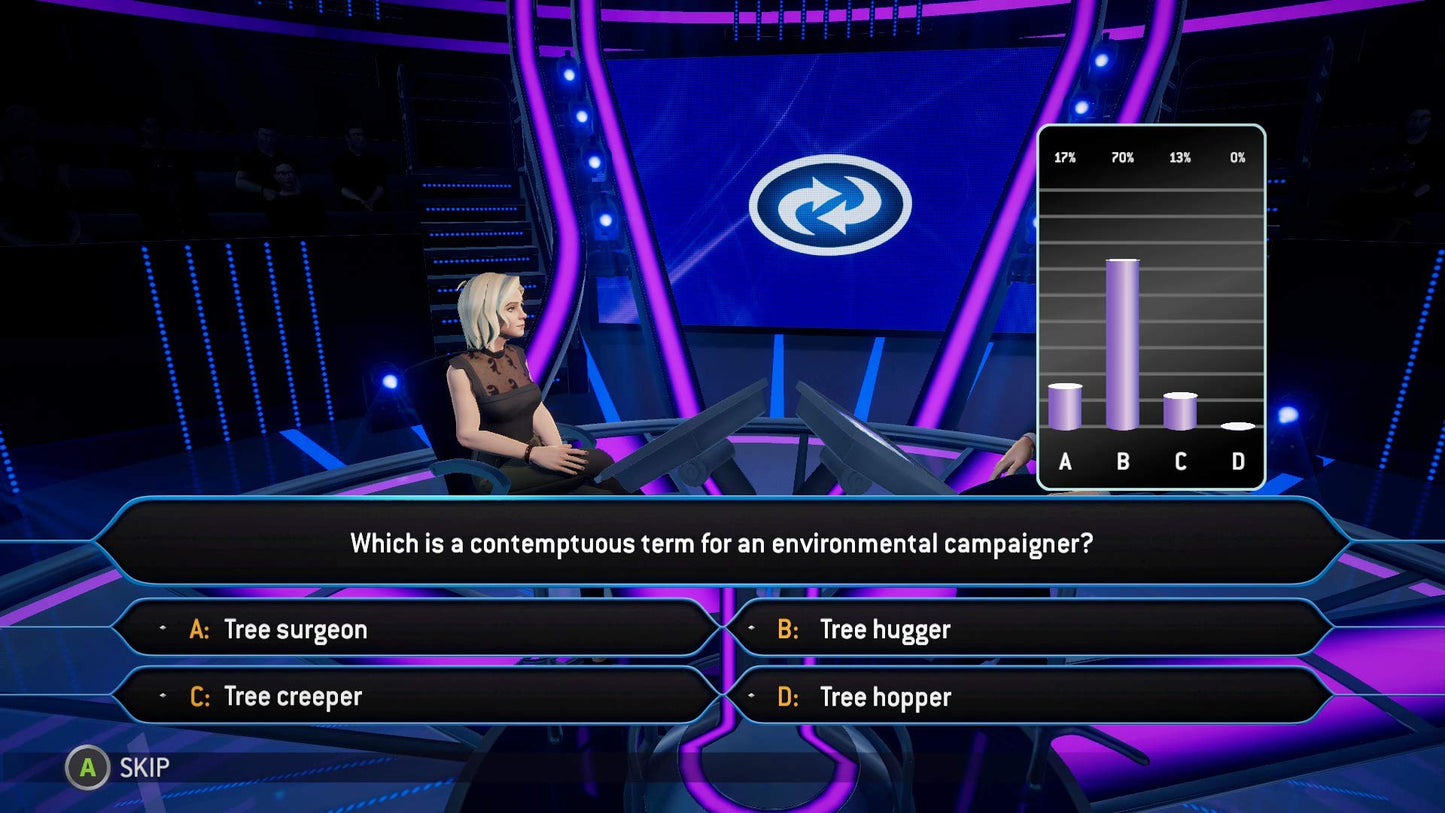
Task: Expand the arrow beside Tree surgeon
Action: pyautogui.click(x=163, y=629)
